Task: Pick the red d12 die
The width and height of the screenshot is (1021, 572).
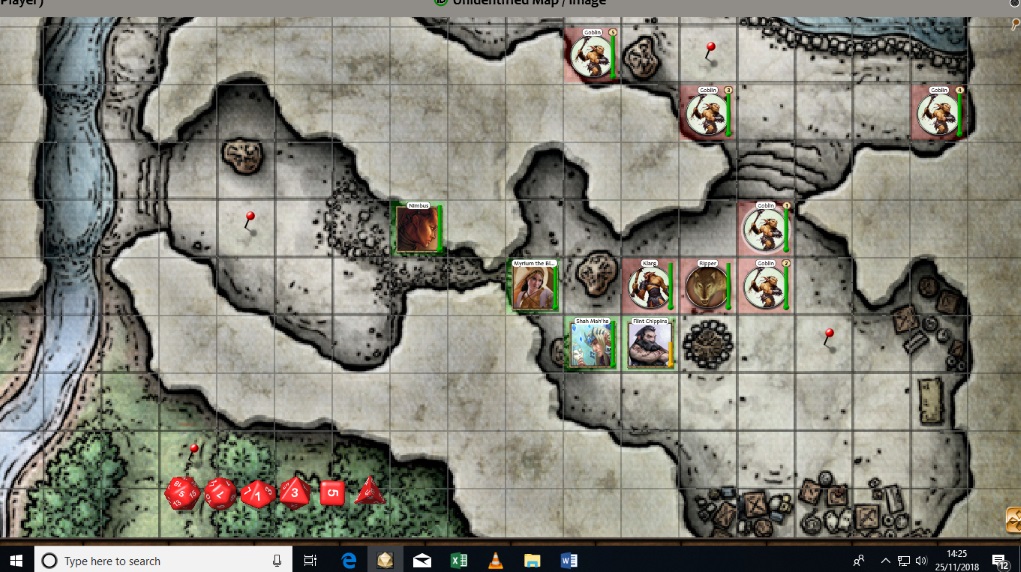Action: point(219,492)
